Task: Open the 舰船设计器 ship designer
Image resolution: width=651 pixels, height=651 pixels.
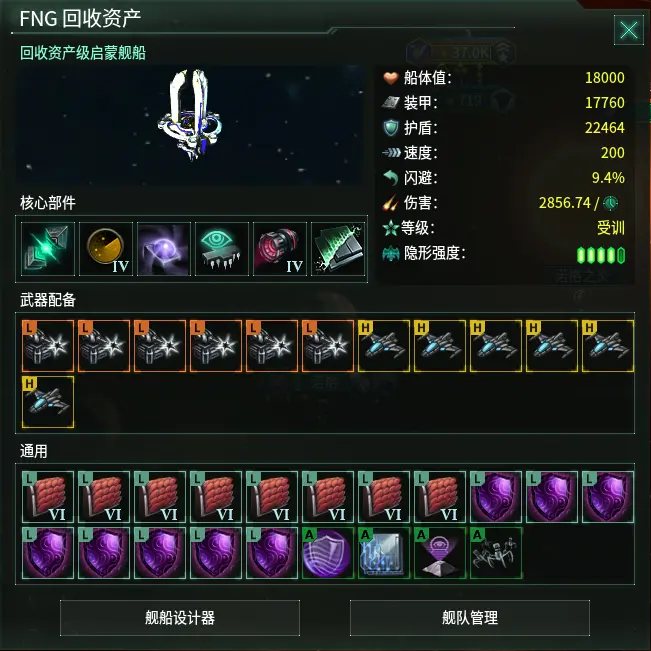Action: 180,618
